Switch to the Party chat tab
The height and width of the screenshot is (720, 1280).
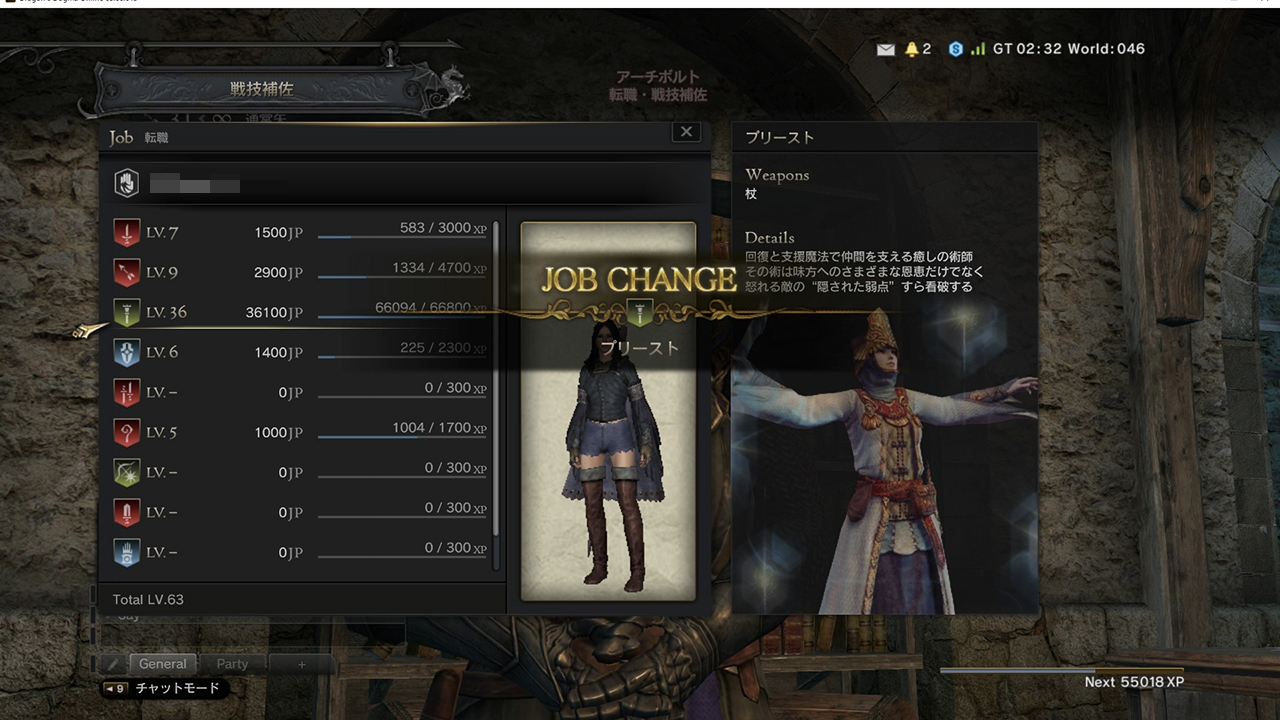point(232,664)
